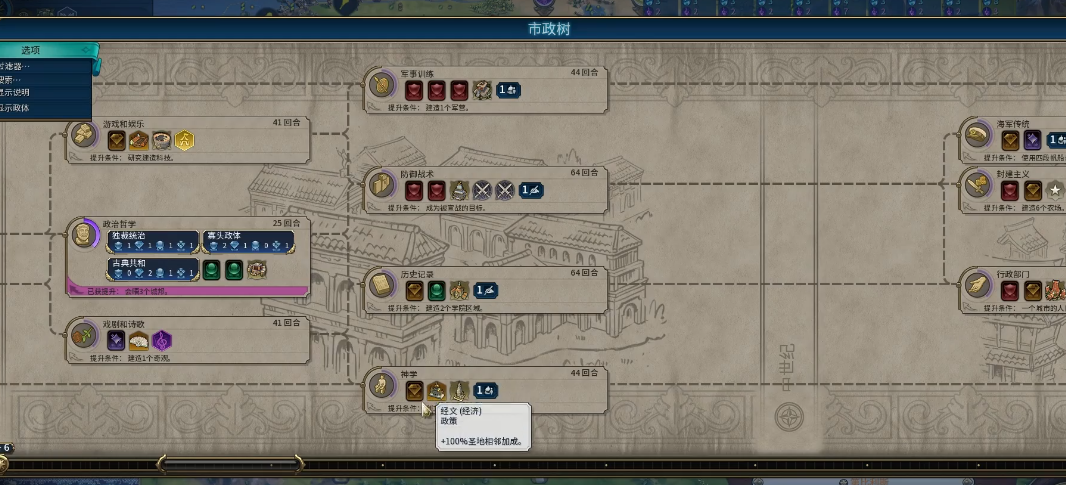Select the 军事训练 civic node
The width and height of the screenshot is (1066, 485).
[x=381, y=86]
